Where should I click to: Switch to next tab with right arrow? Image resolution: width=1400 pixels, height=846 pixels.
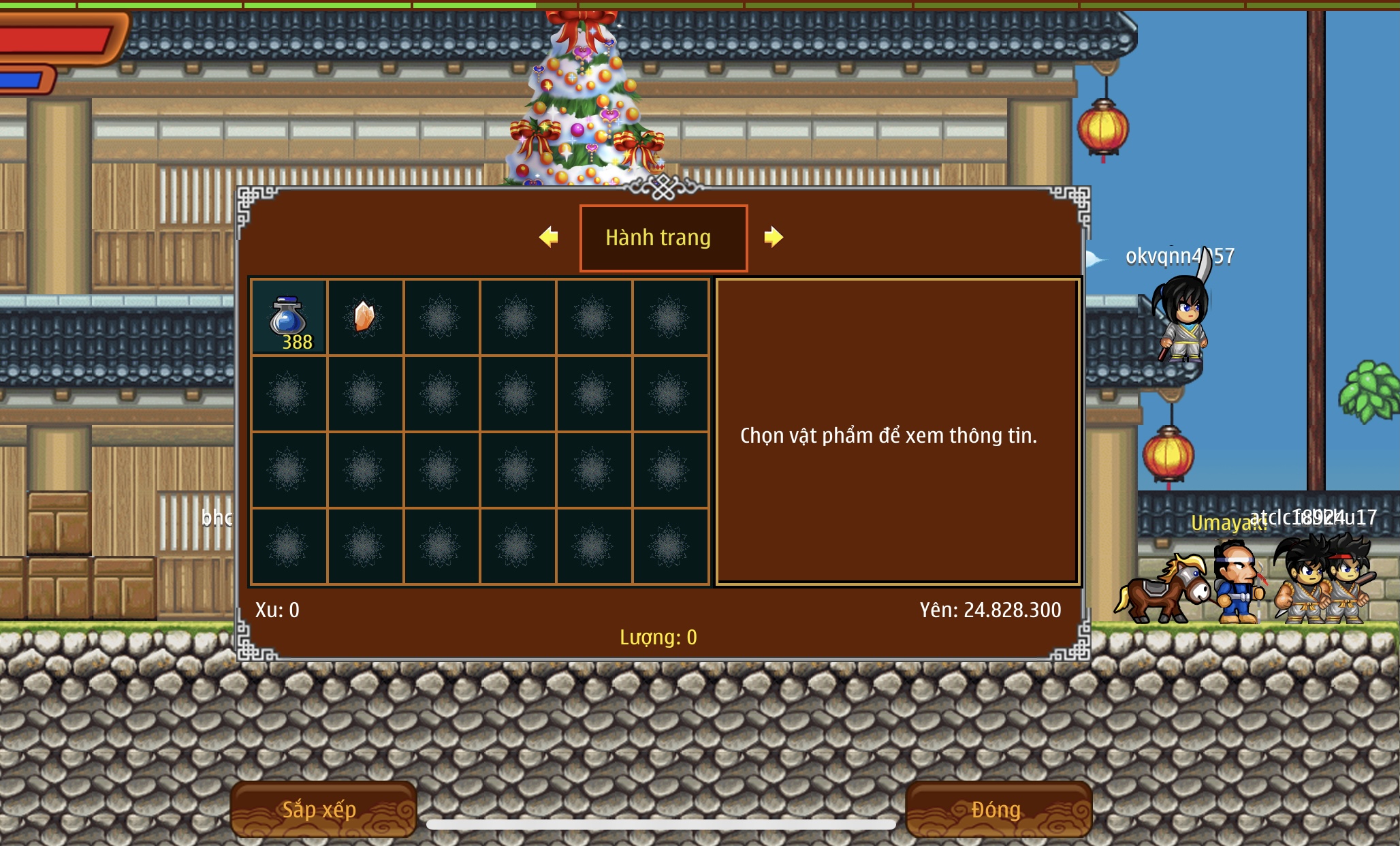(x=773, y=237)
